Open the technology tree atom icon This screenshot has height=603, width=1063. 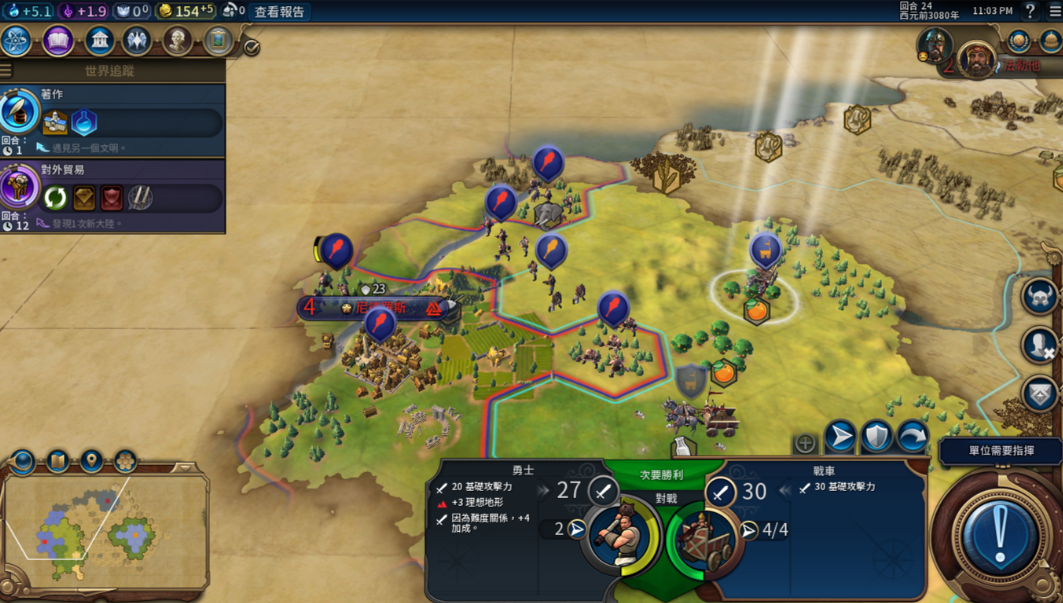(x=17, y=41)
